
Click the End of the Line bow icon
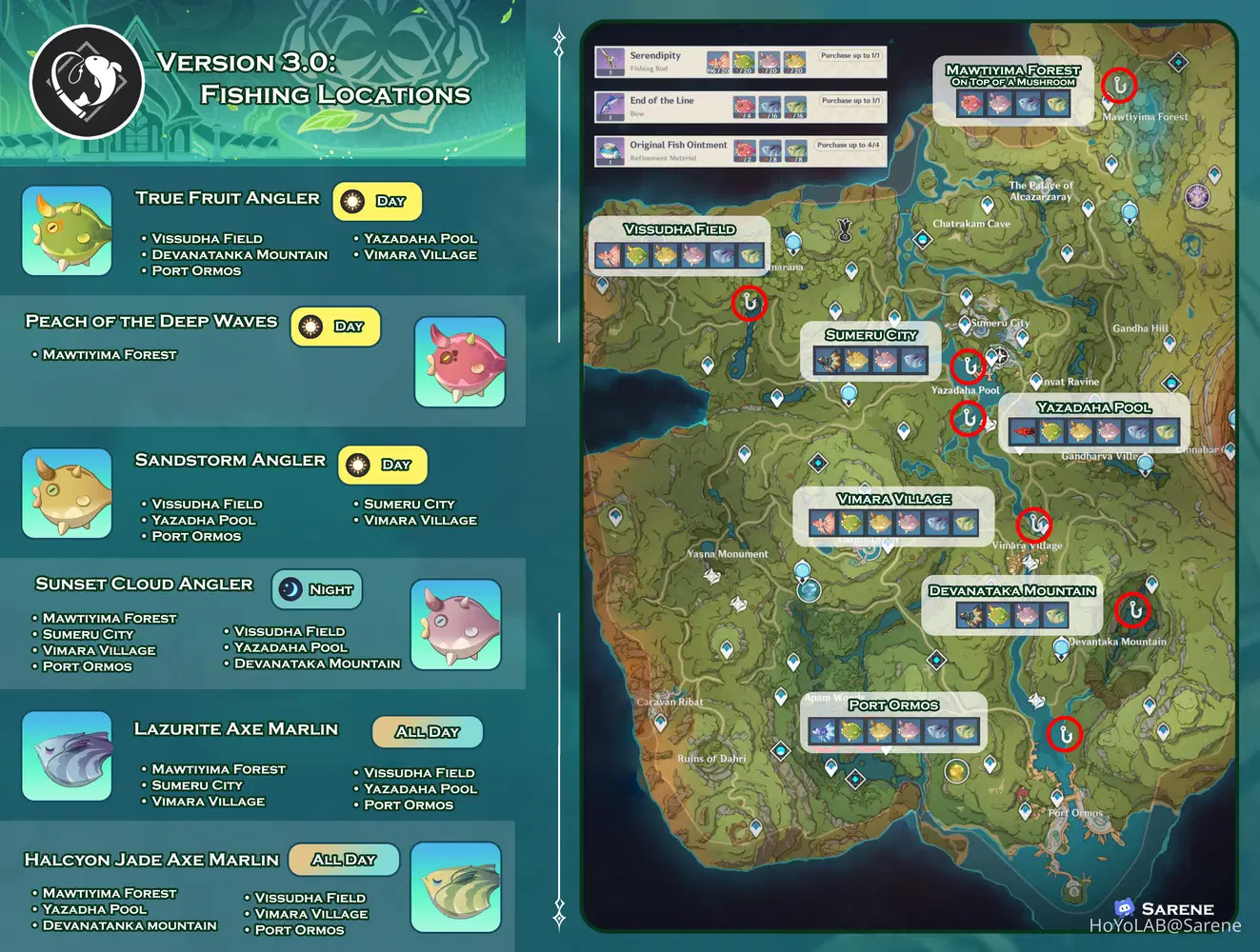click(609, 106)
